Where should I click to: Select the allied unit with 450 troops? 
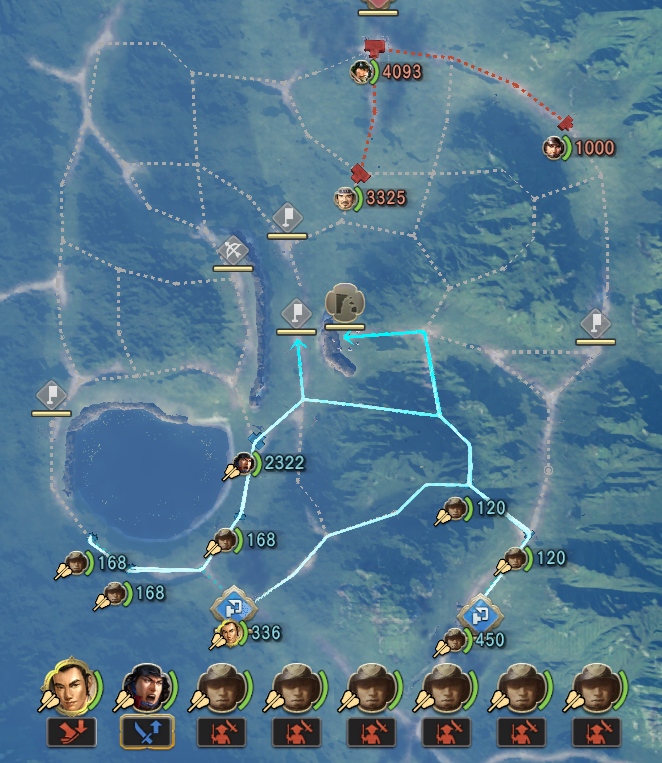pyautogui.click(x=456, y=640)
